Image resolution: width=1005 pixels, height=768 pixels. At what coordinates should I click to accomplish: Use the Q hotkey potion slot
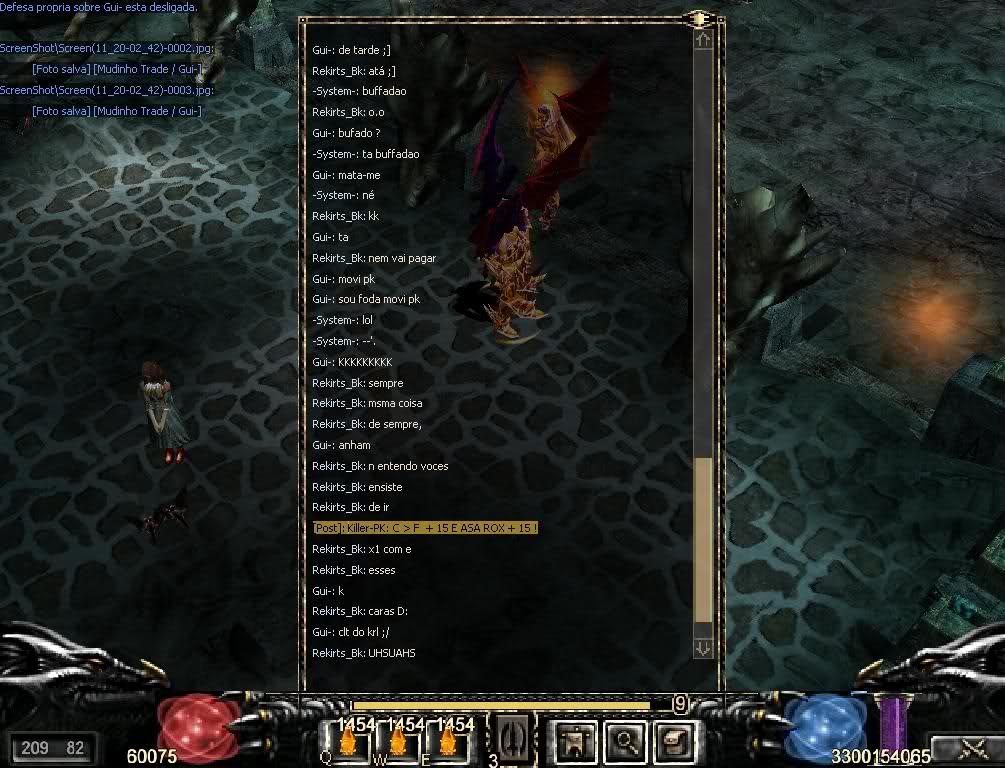click(x=349, y=741)
